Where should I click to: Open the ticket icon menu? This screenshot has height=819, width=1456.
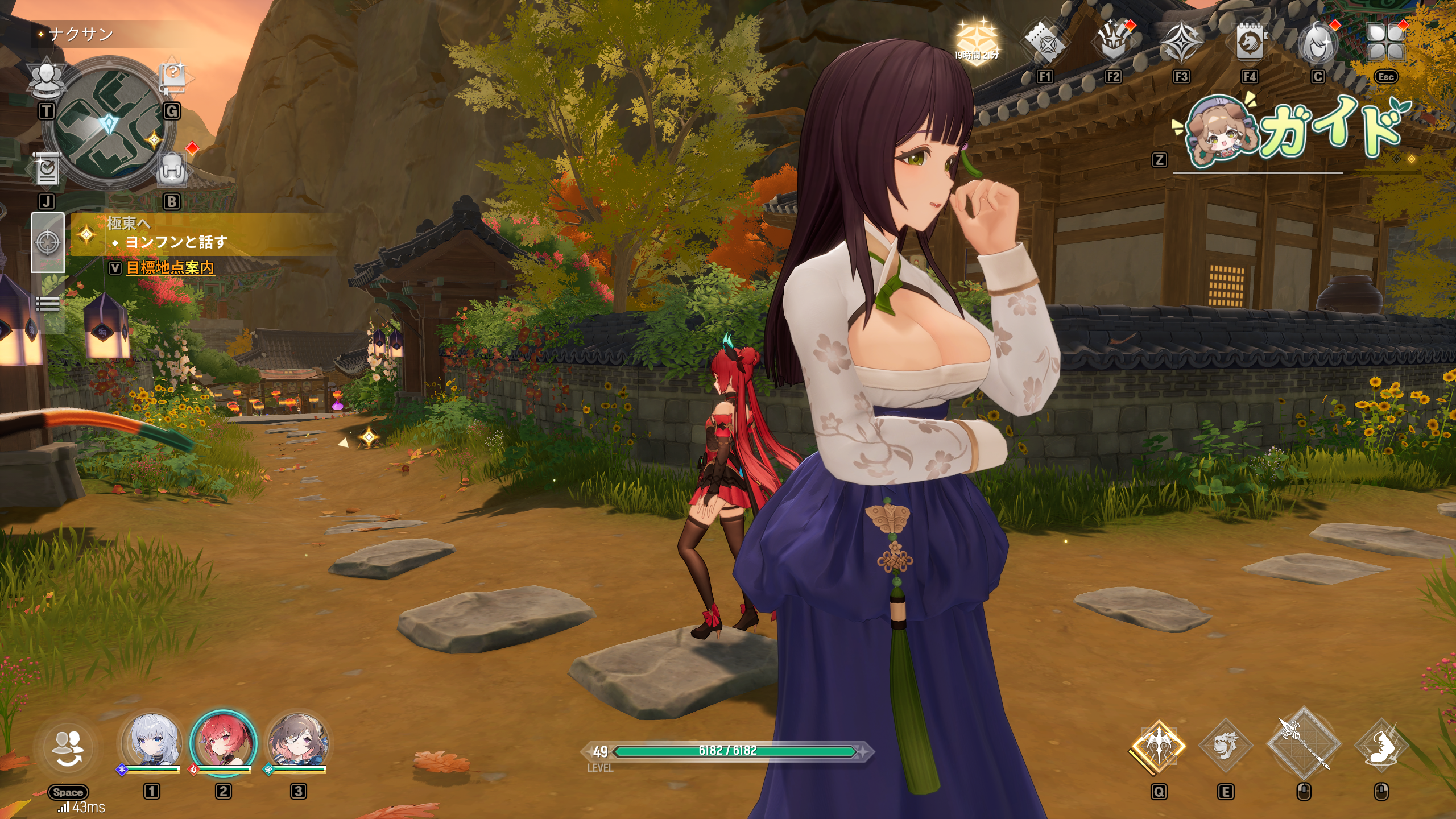[1045, 42]
